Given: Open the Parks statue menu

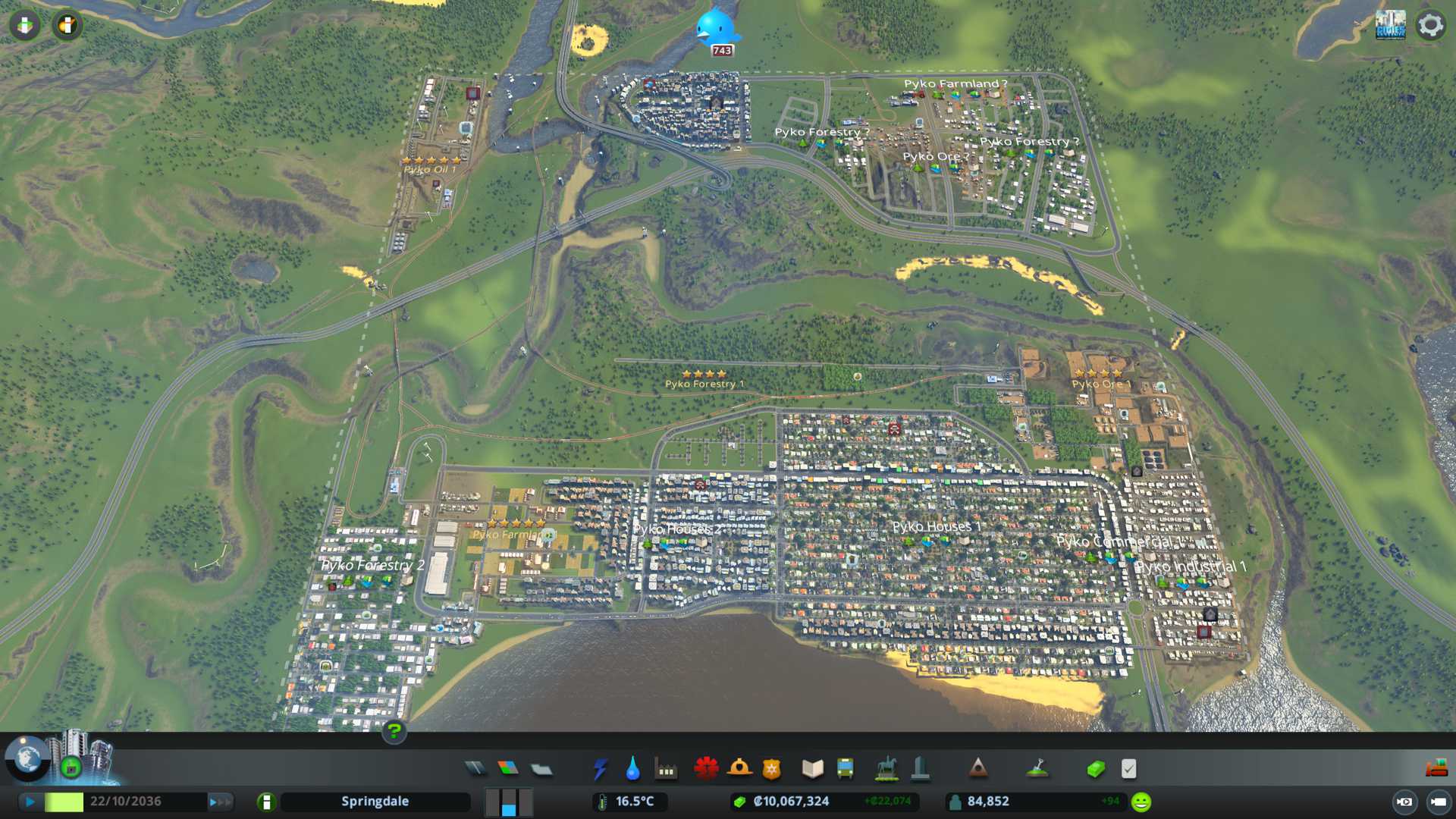Looking at the screenshot, I should tap(886, 769).
